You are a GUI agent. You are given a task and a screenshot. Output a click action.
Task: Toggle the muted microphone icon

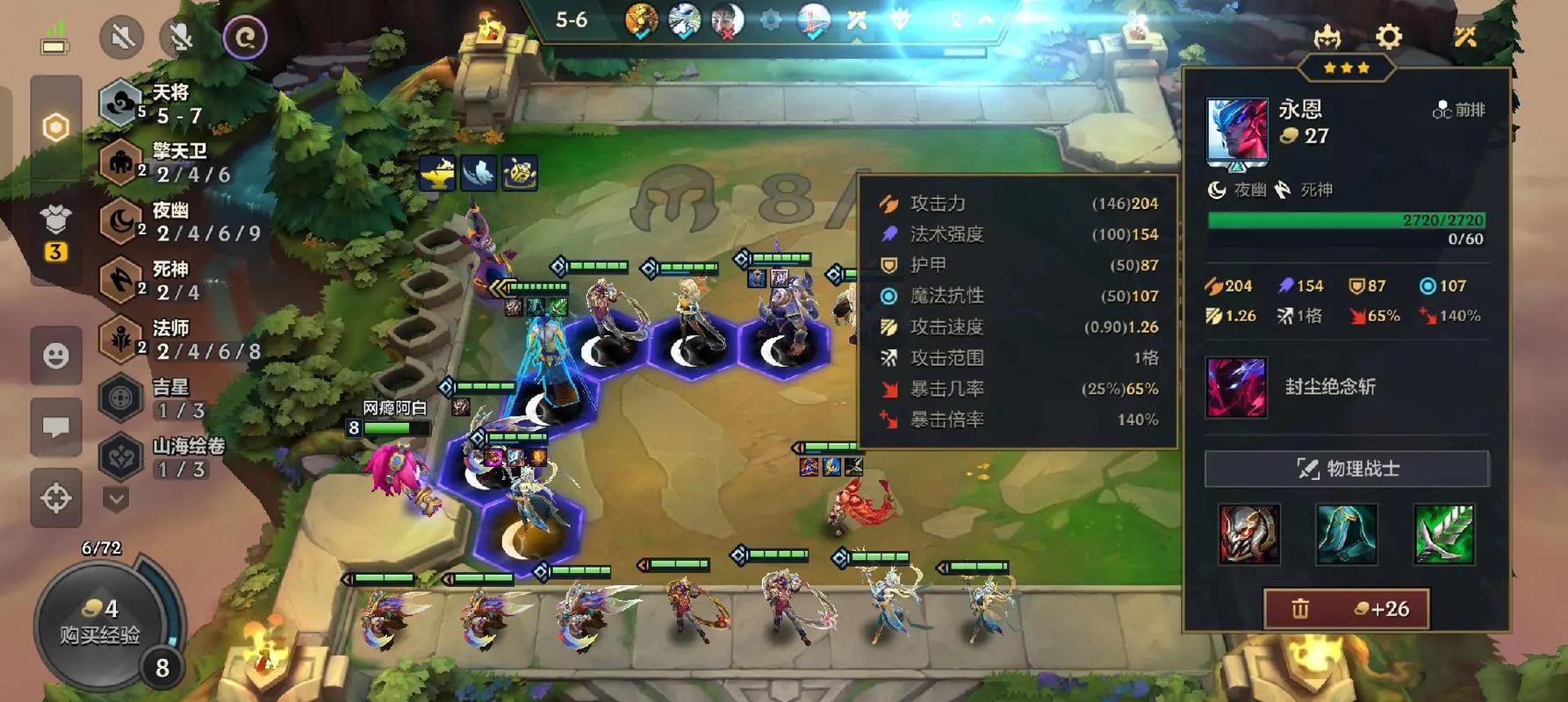pyautogui.click(x=182, y=38)
